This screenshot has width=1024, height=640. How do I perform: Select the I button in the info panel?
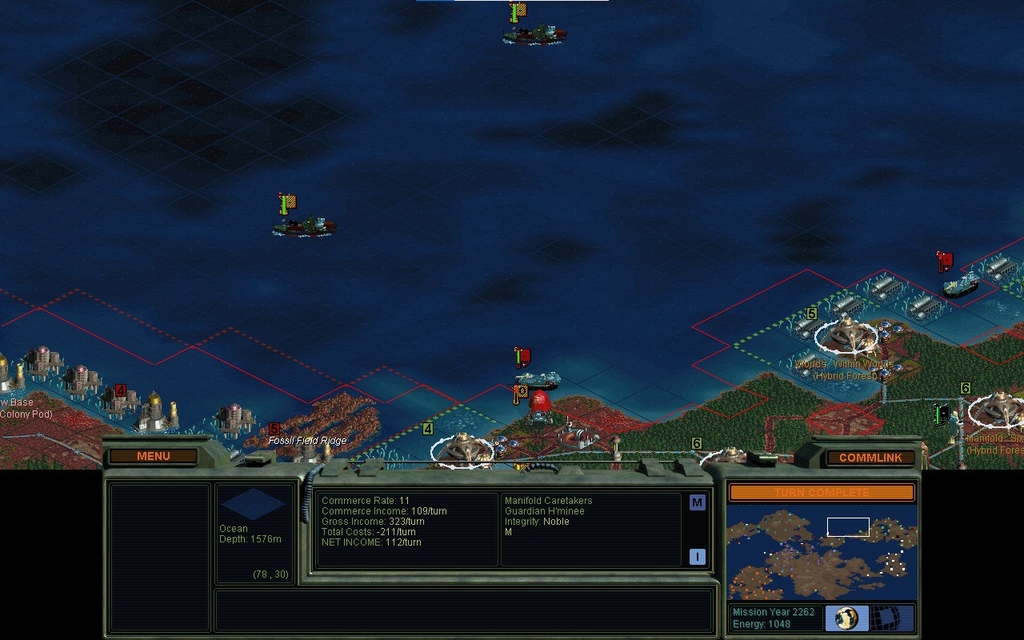pyautogui.click(x=697, y=557)
